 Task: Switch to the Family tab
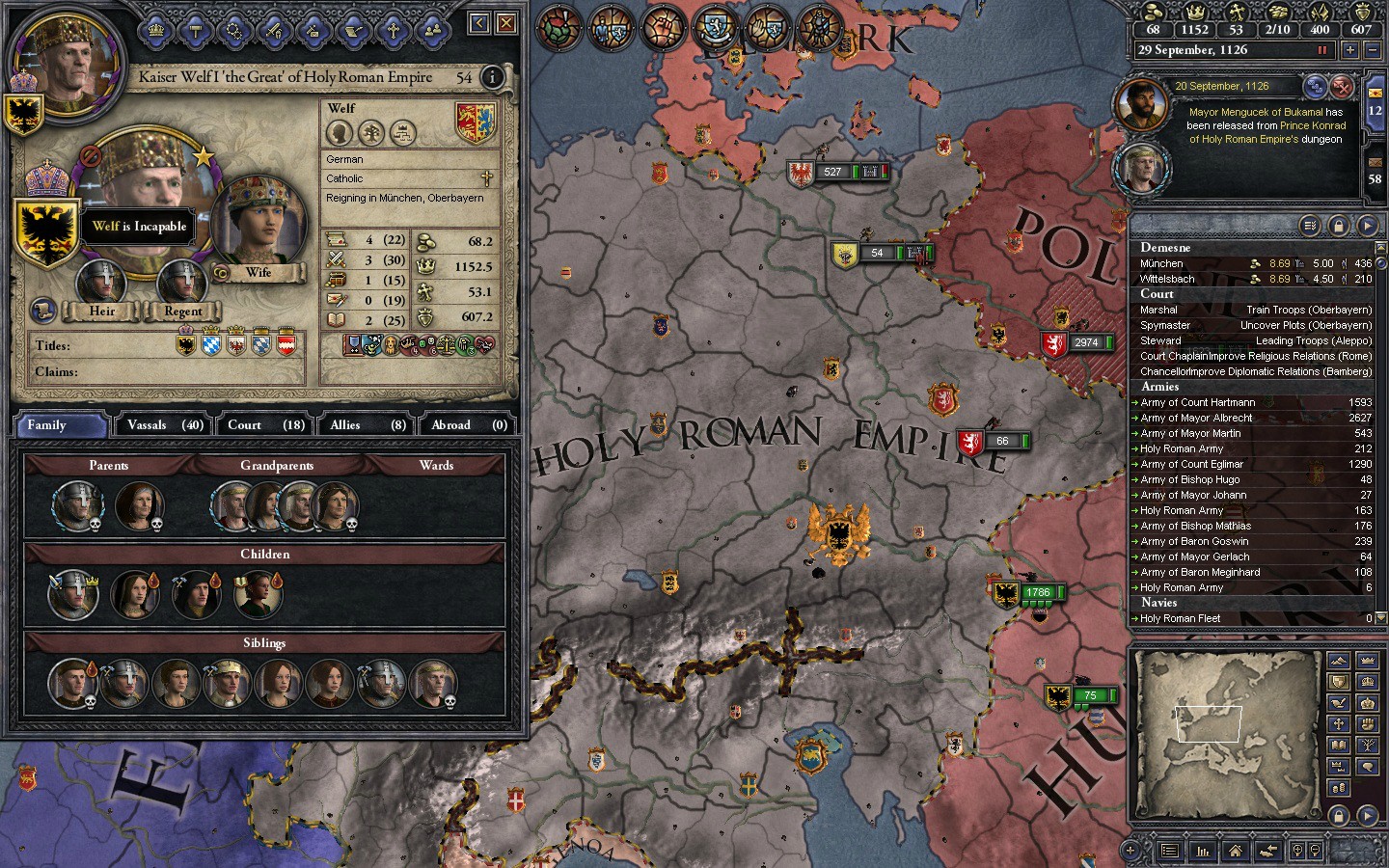click(60, 424)
